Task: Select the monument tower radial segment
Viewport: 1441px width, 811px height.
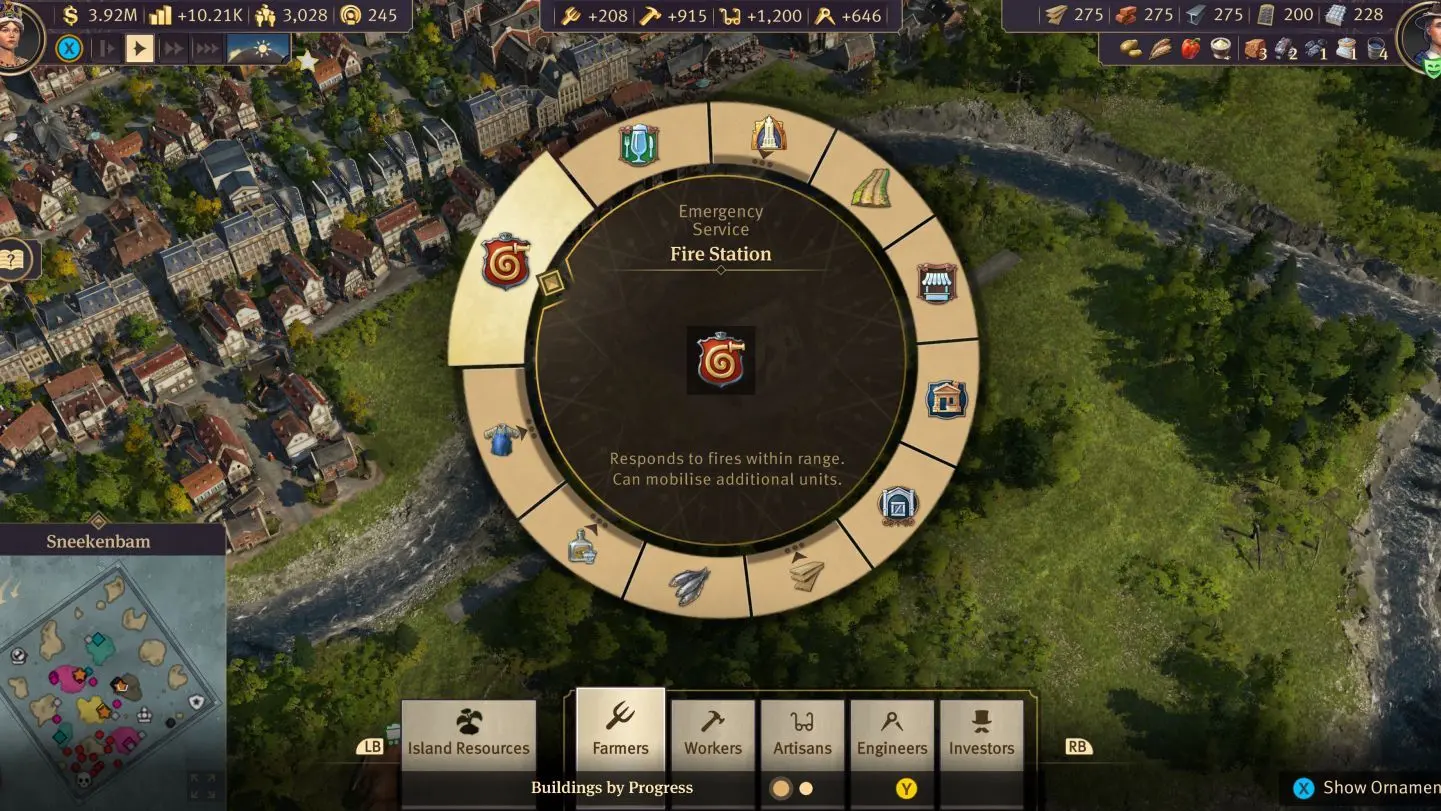Action: 768,134
